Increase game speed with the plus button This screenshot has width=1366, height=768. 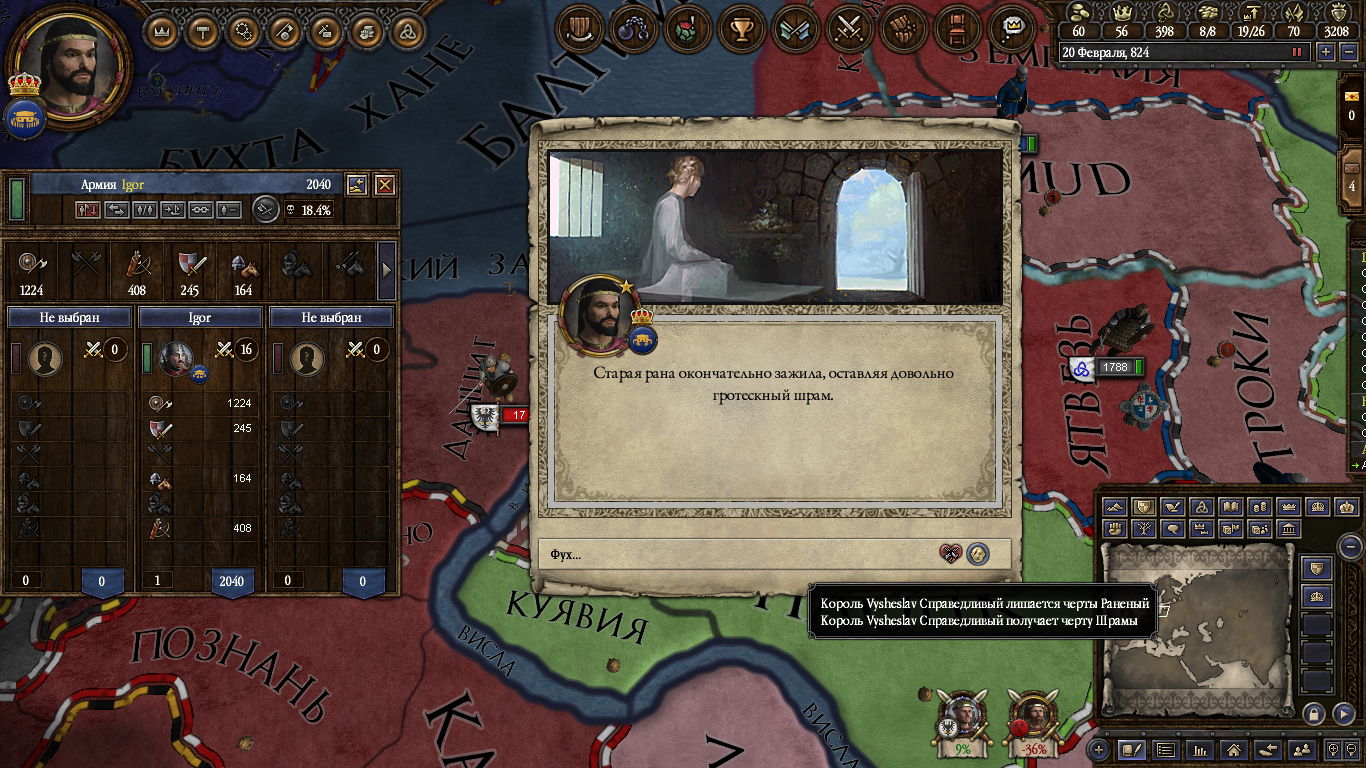[x=1326, y=52]
